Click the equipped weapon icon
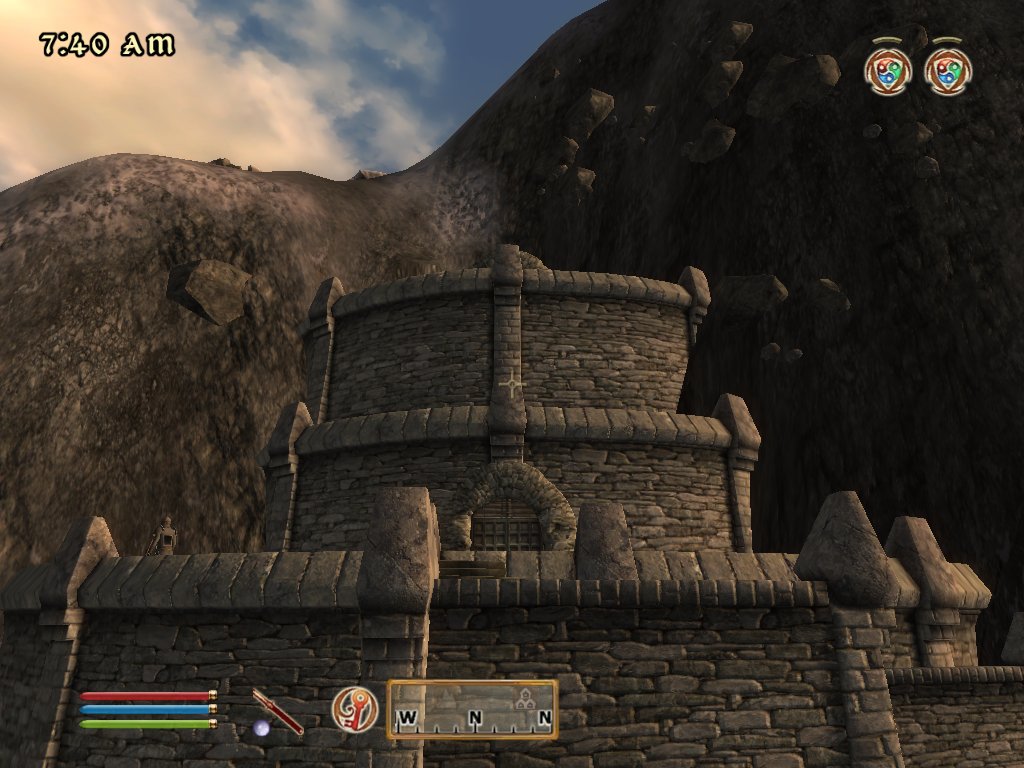Viewport: 1024px width, 768px height. (x=277, y=711)
